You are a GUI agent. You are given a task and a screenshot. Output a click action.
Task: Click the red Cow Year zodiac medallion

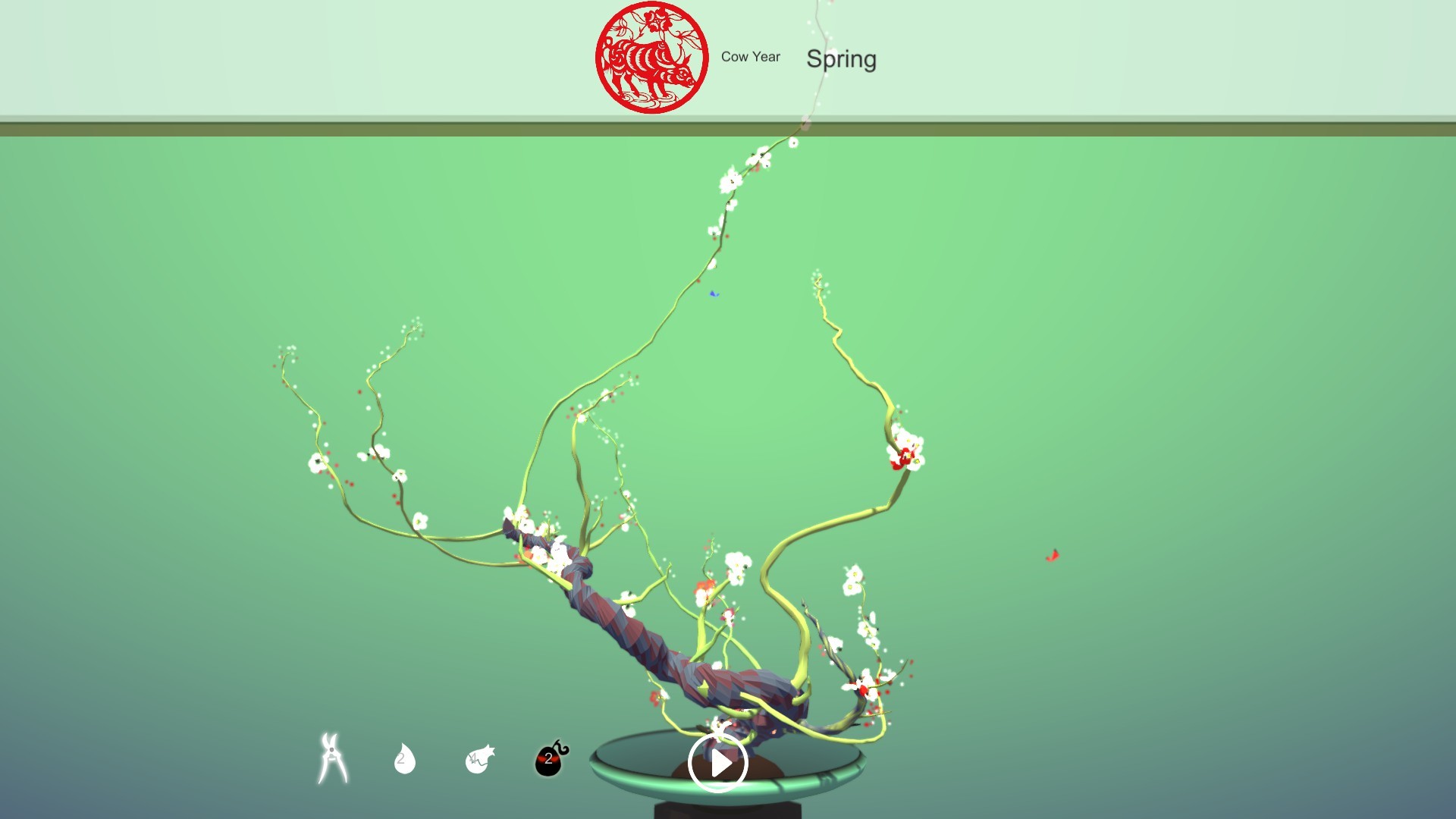tap(651, 57)
